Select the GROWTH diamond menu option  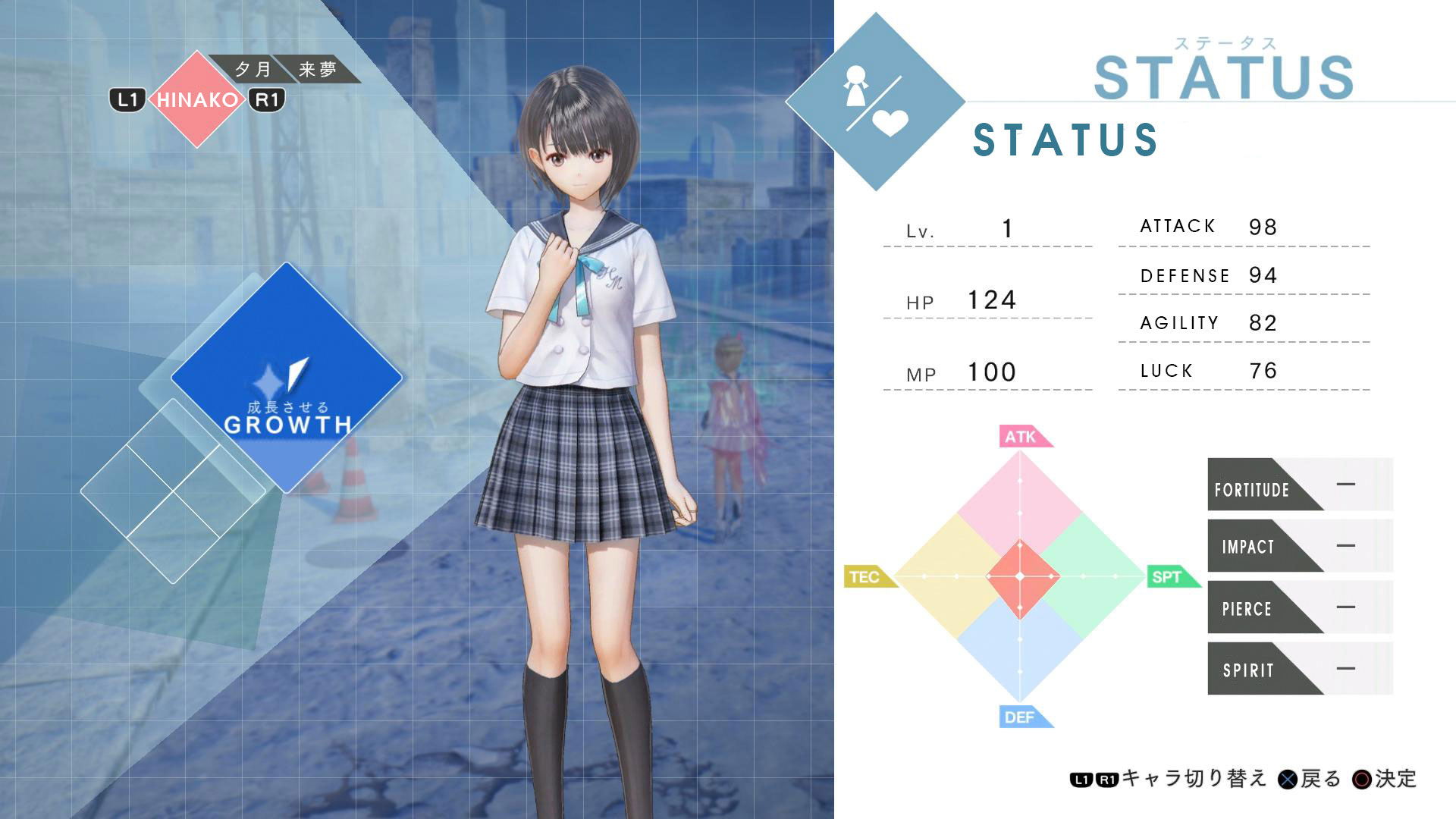287,378
